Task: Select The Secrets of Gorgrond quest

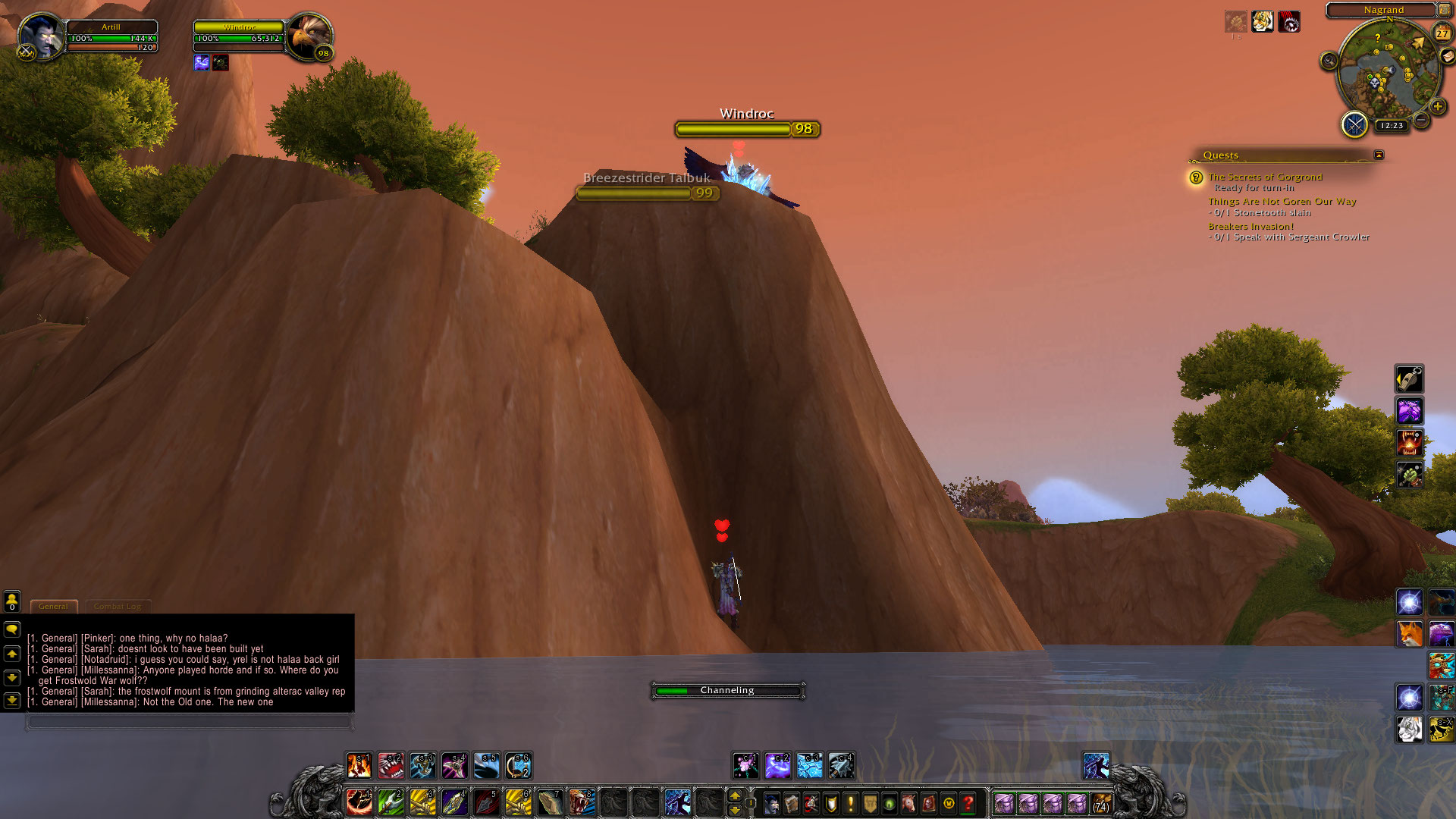Action: [x=1265, y=177]
